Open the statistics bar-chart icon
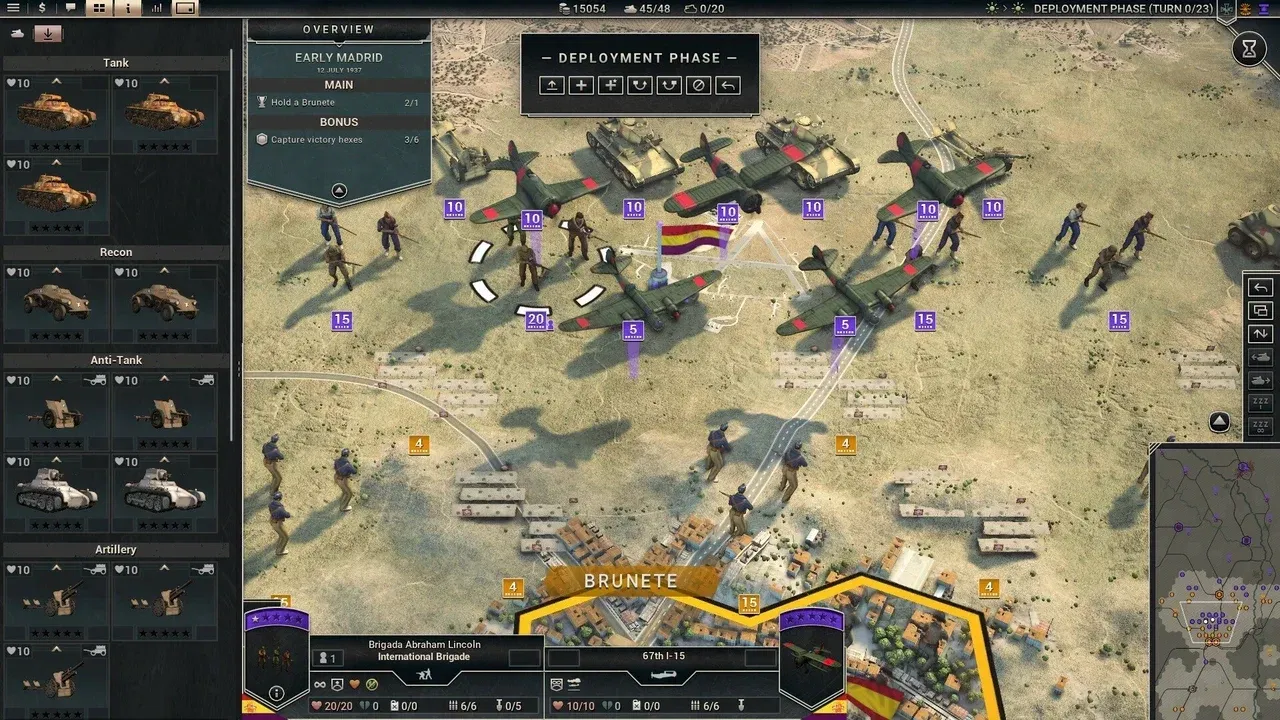Image resolution: width=1280 pixels, height=720 pixels. (157, 8)
